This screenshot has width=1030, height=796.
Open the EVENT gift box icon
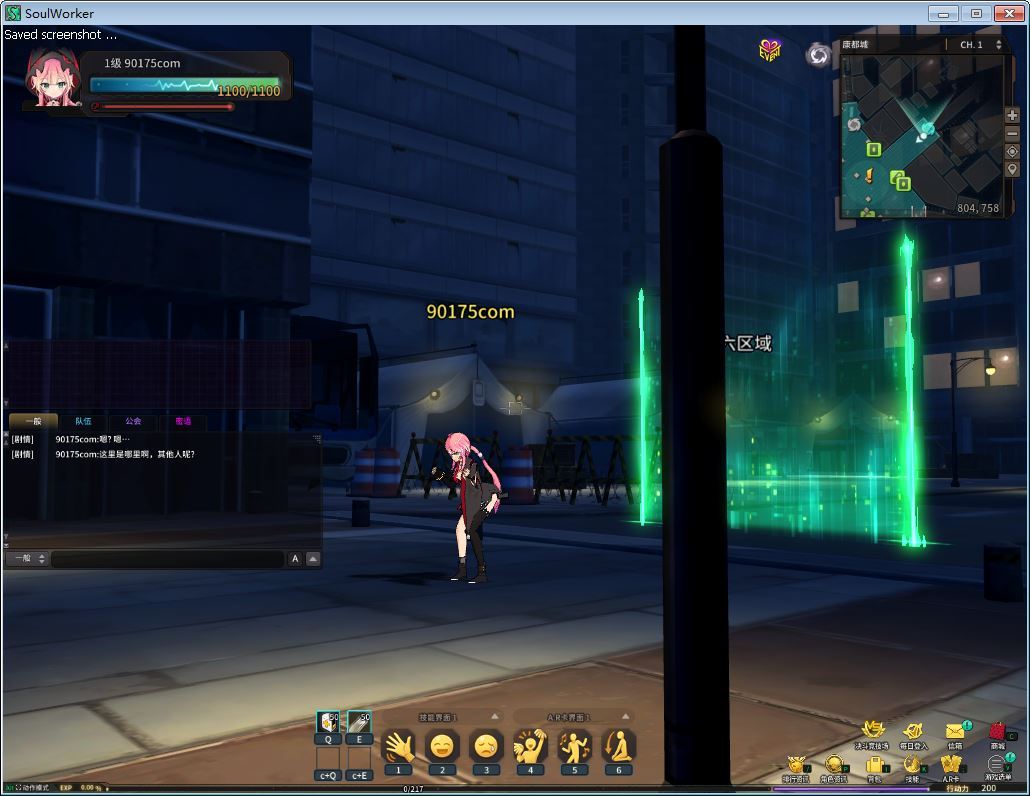(769, 51)
